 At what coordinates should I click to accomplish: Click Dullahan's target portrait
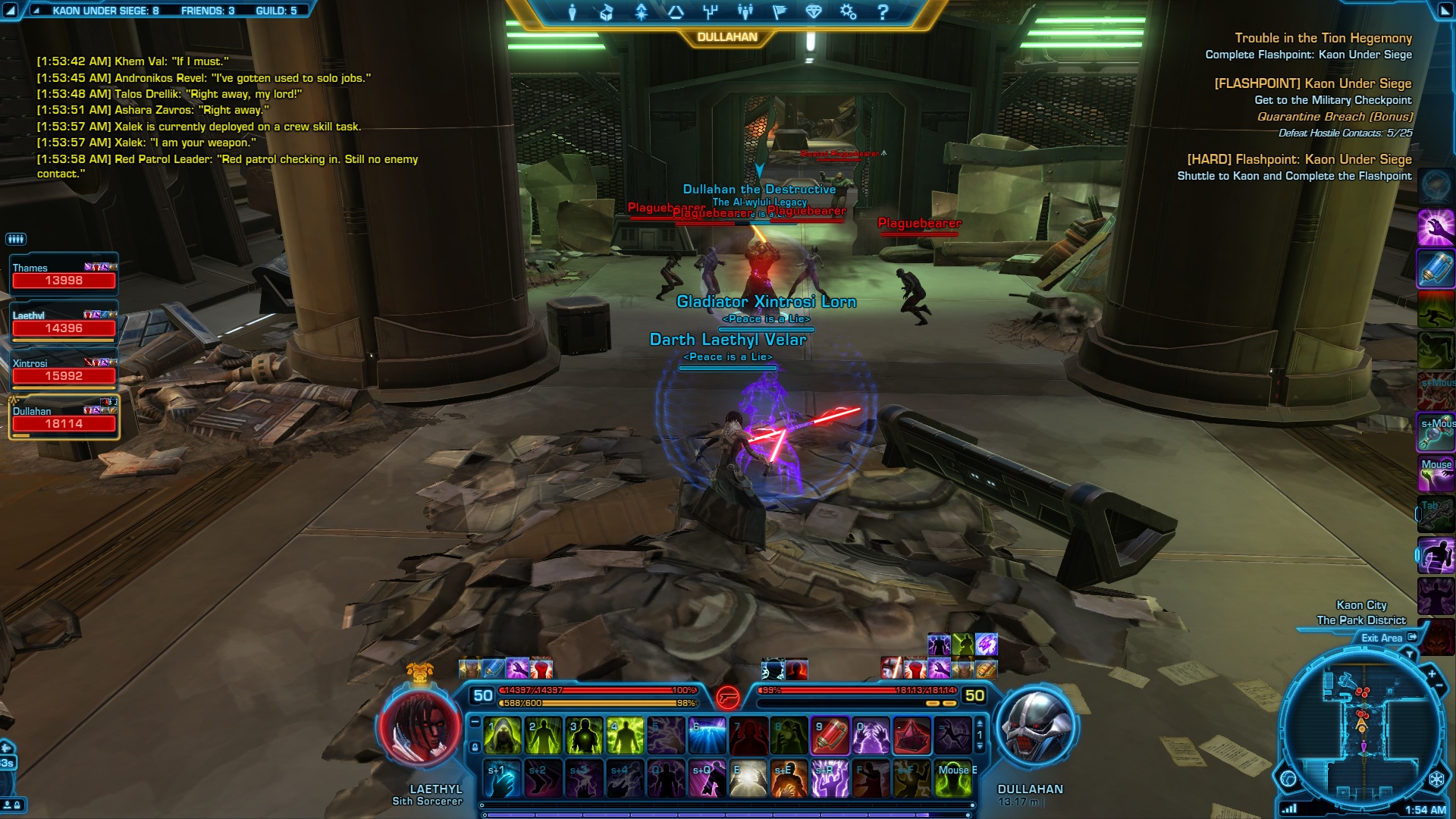pos(1037,727)
